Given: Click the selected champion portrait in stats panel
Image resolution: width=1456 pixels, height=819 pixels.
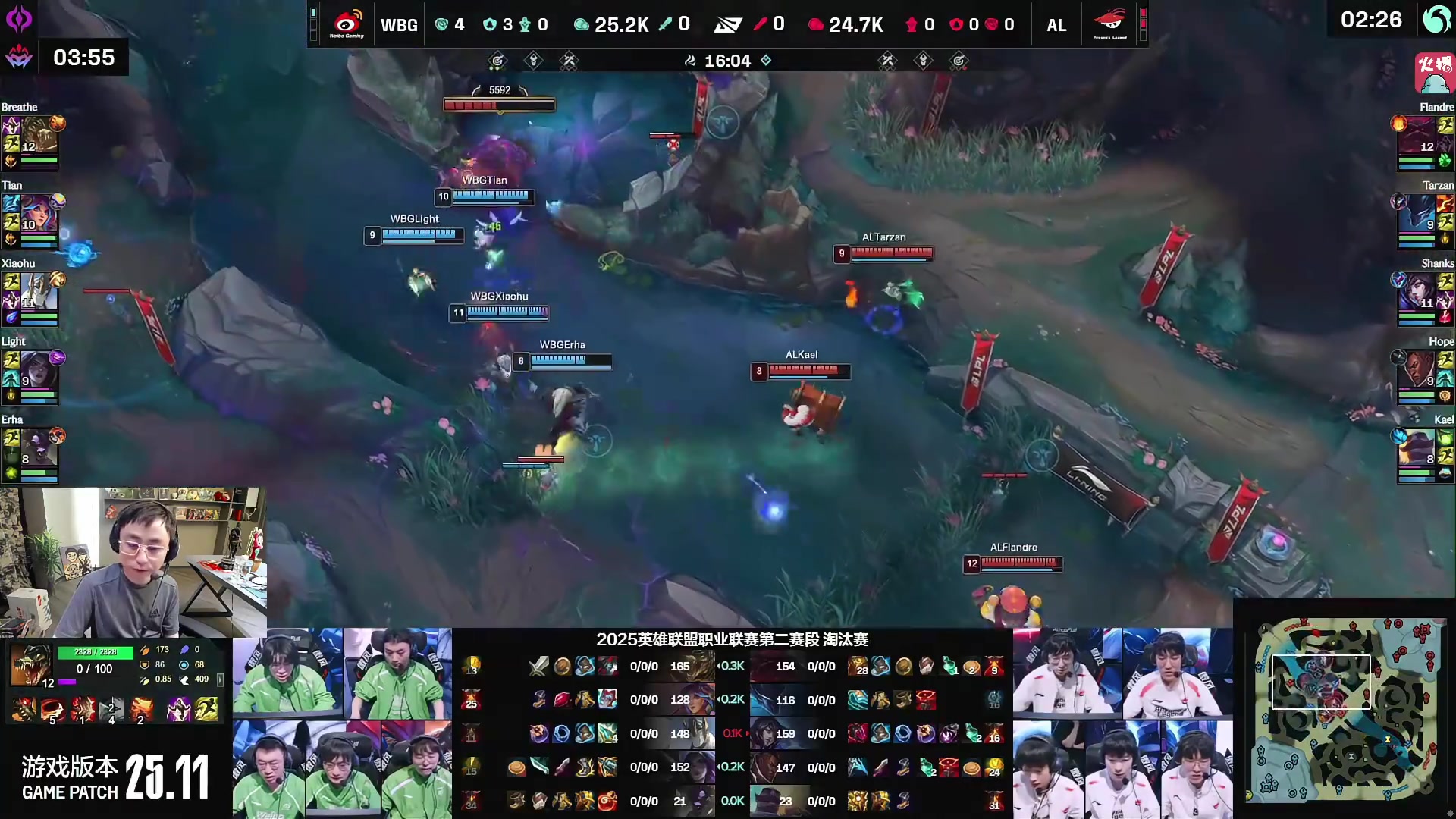Looking at the screenshot, I should [31, 665].
